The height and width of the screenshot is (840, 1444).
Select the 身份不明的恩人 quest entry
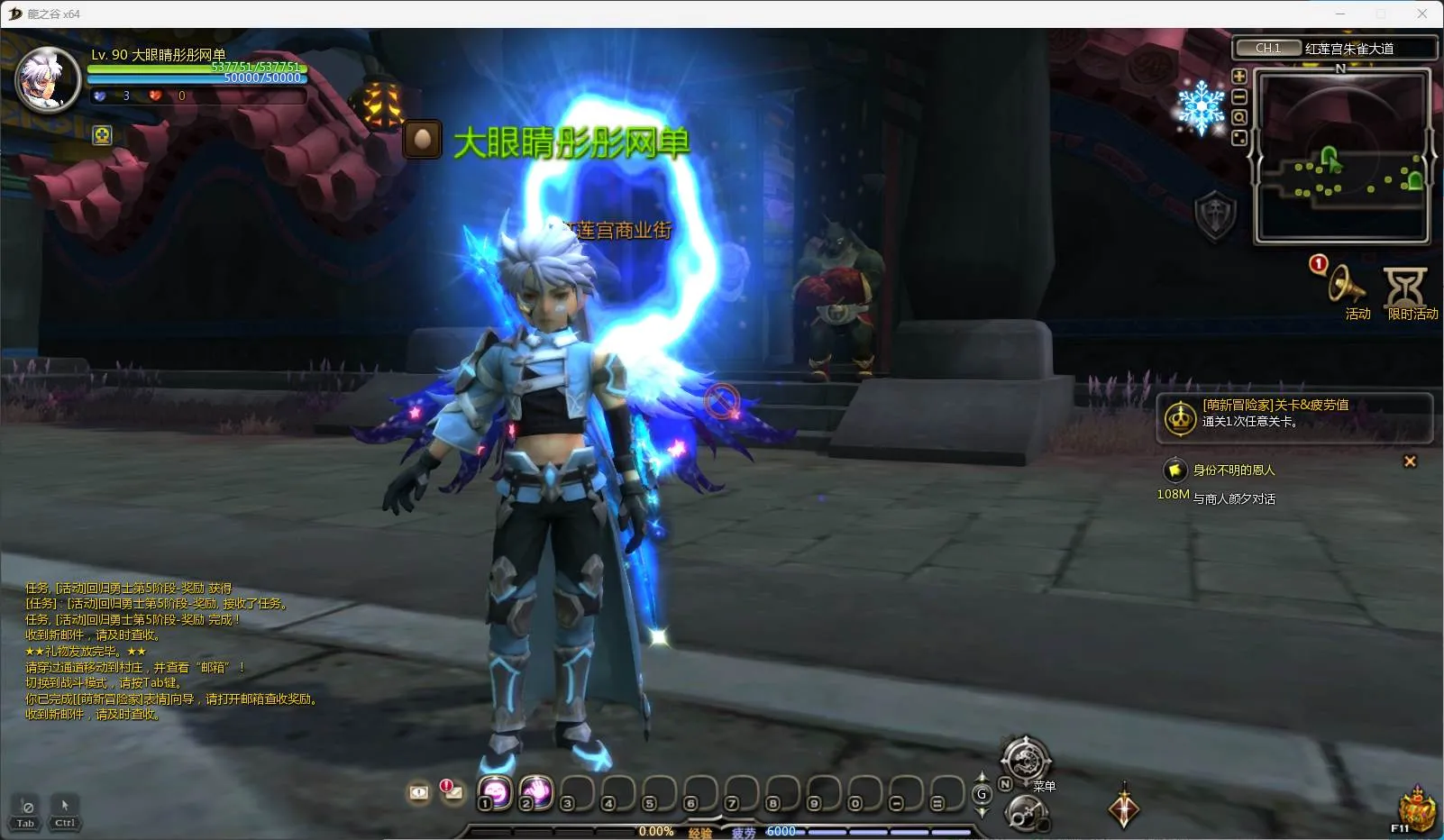1233,470
